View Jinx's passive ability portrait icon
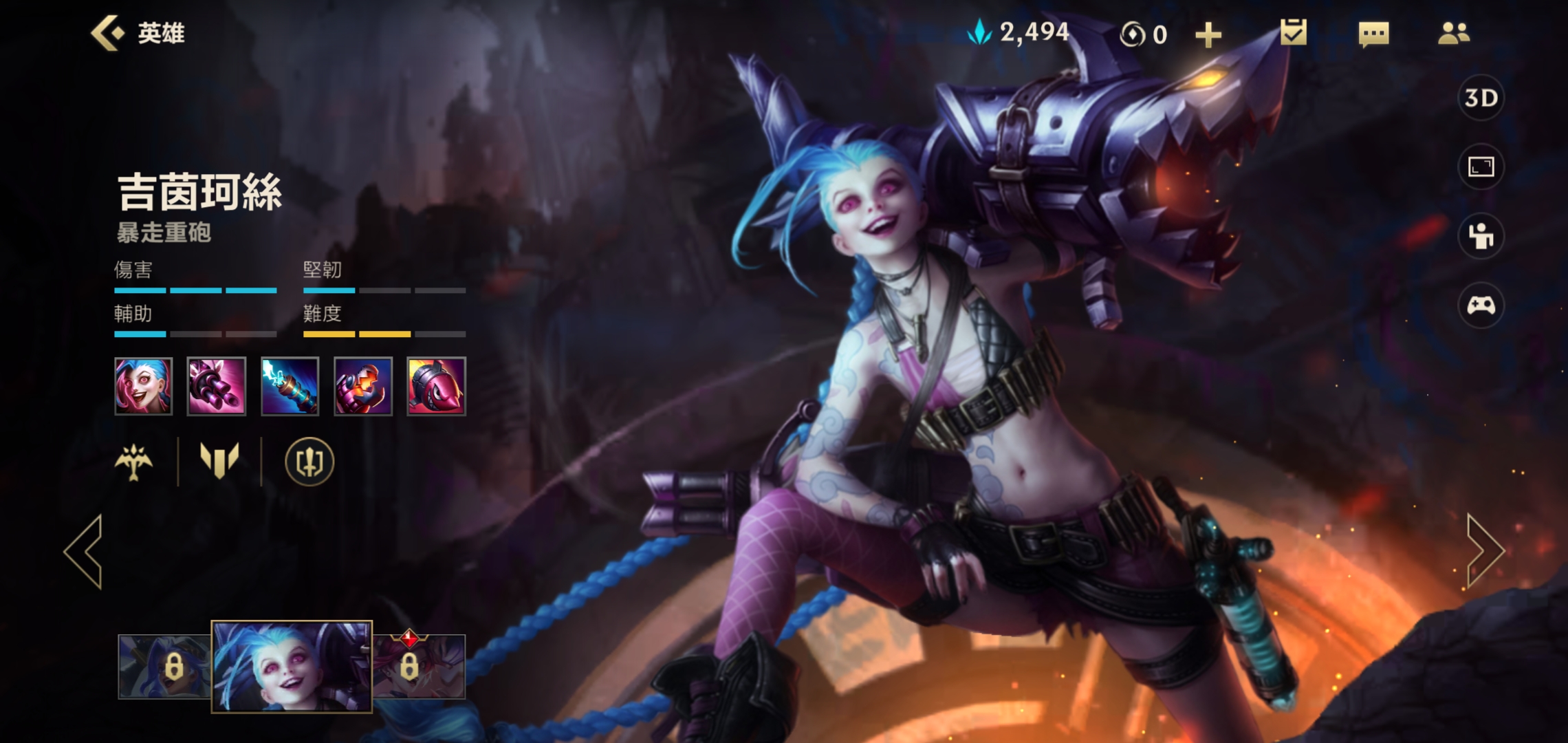The height and width of the screenshot is (743, 1568). point(143,386)
